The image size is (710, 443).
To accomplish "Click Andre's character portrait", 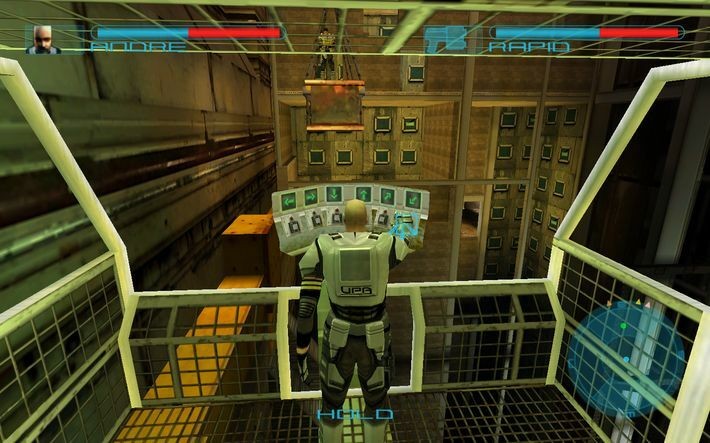I will (43, 38).
